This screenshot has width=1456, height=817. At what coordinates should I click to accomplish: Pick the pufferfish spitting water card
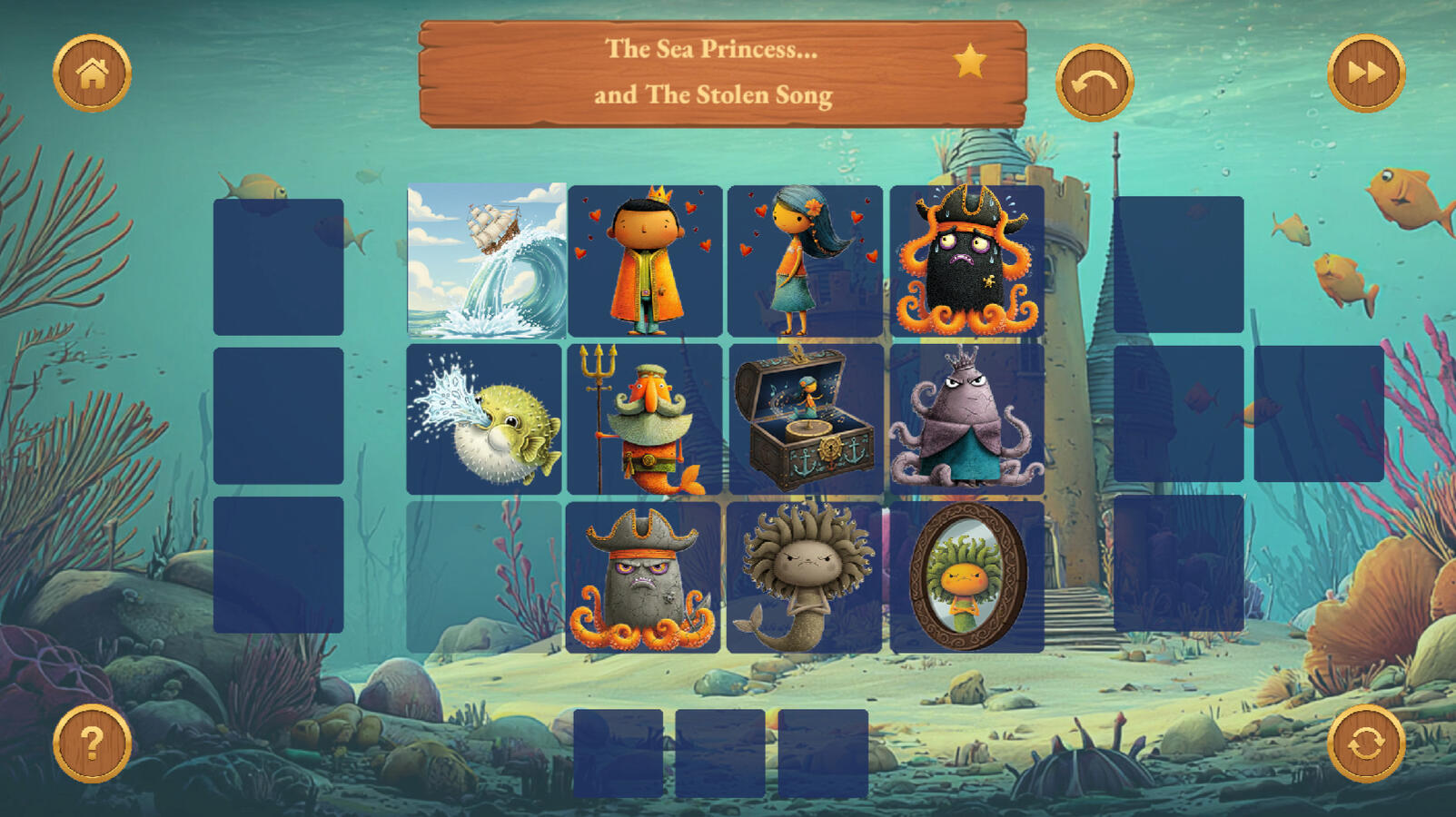click(x=484, y=419)
